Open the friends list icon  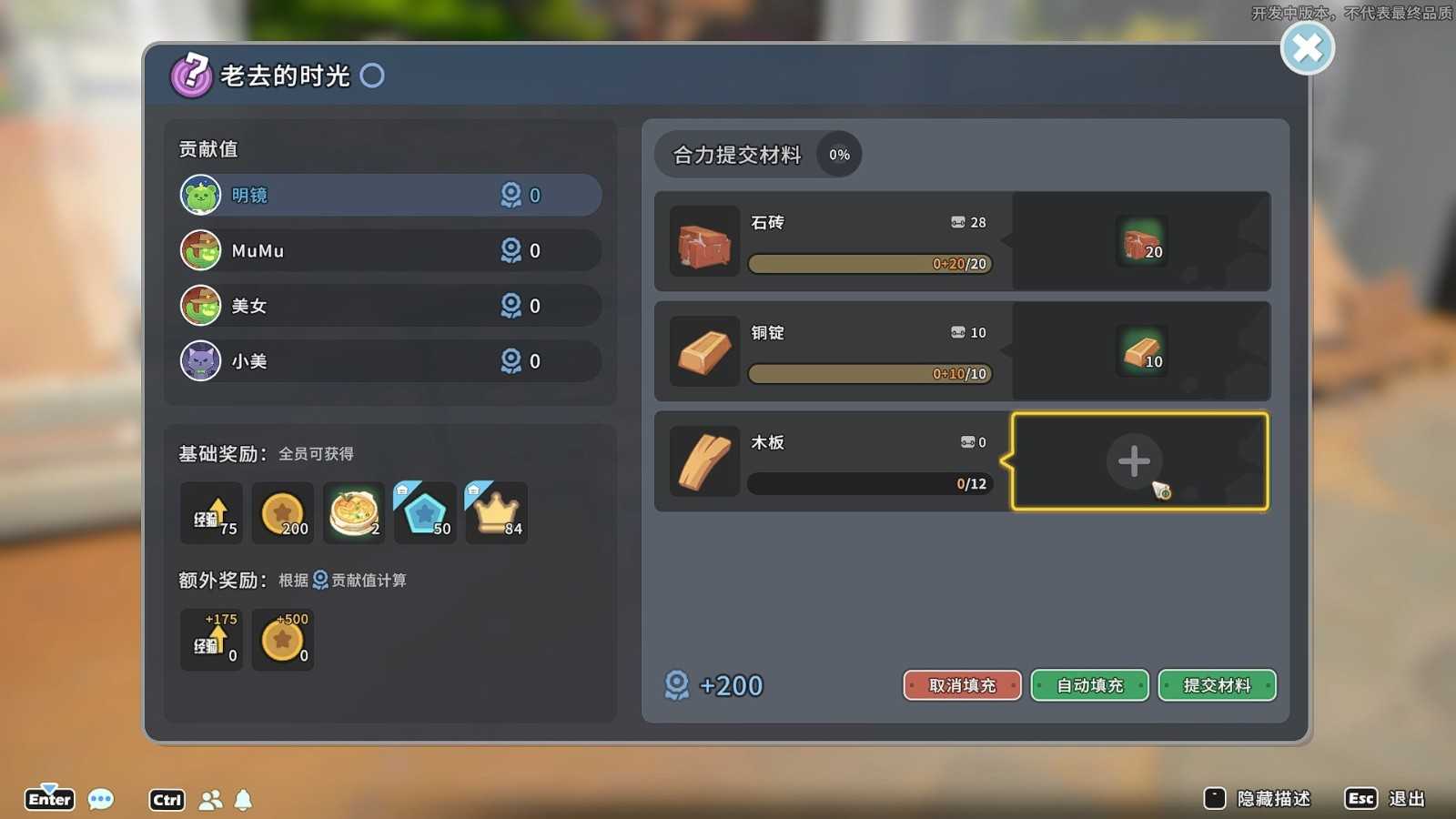tap(210, 800)
